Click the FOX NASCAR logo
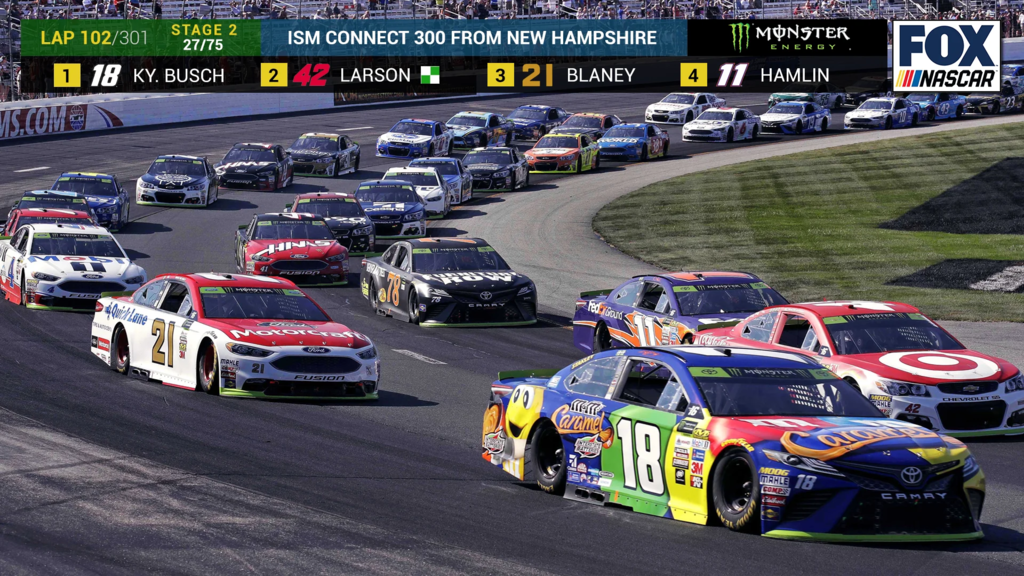1024x576 pixels. click(946, 56)
